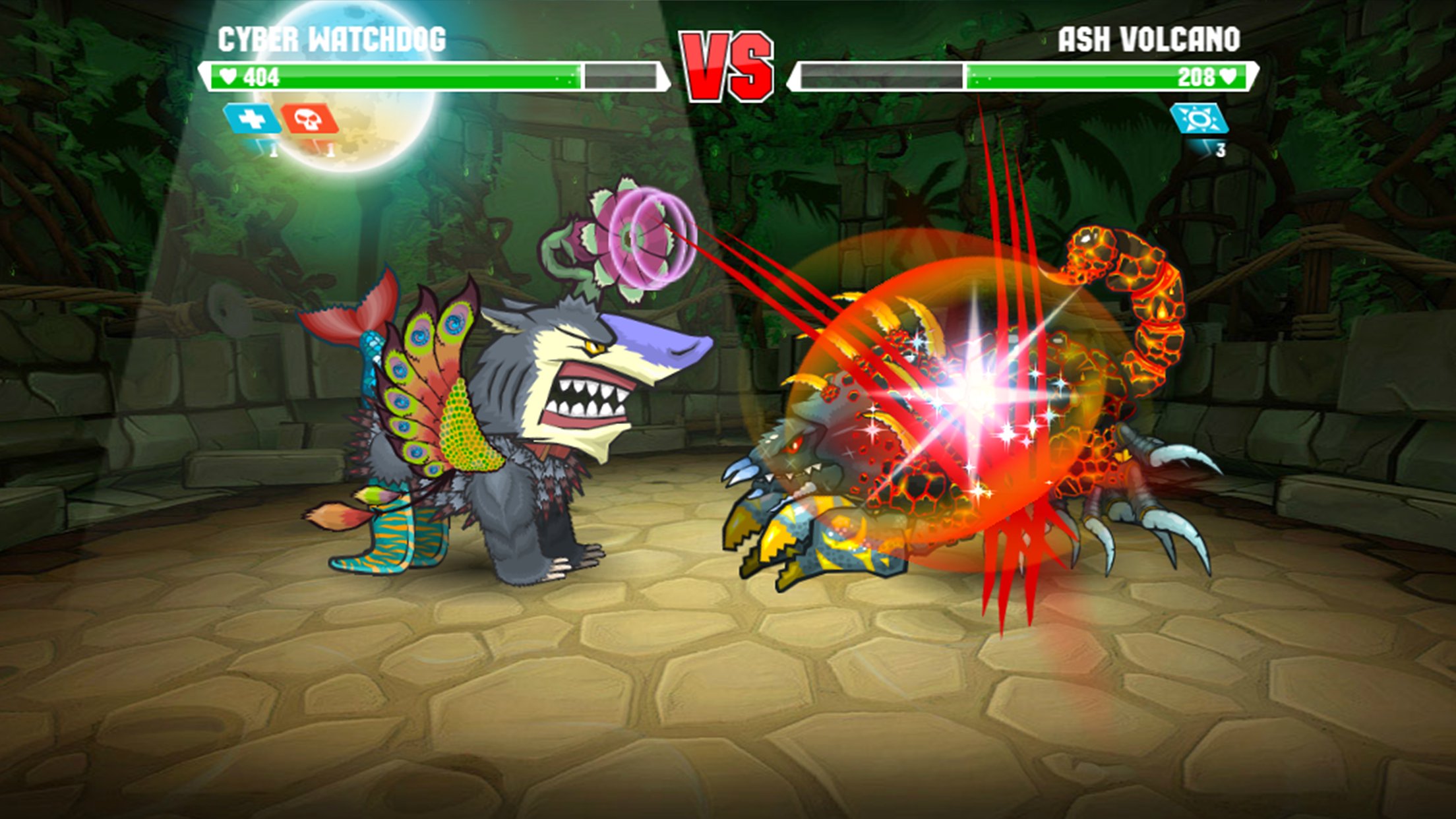Click the heart icon beside 208
Image resolution: width=1456 pixels, height=819 pixels.
click(1228, 75)
